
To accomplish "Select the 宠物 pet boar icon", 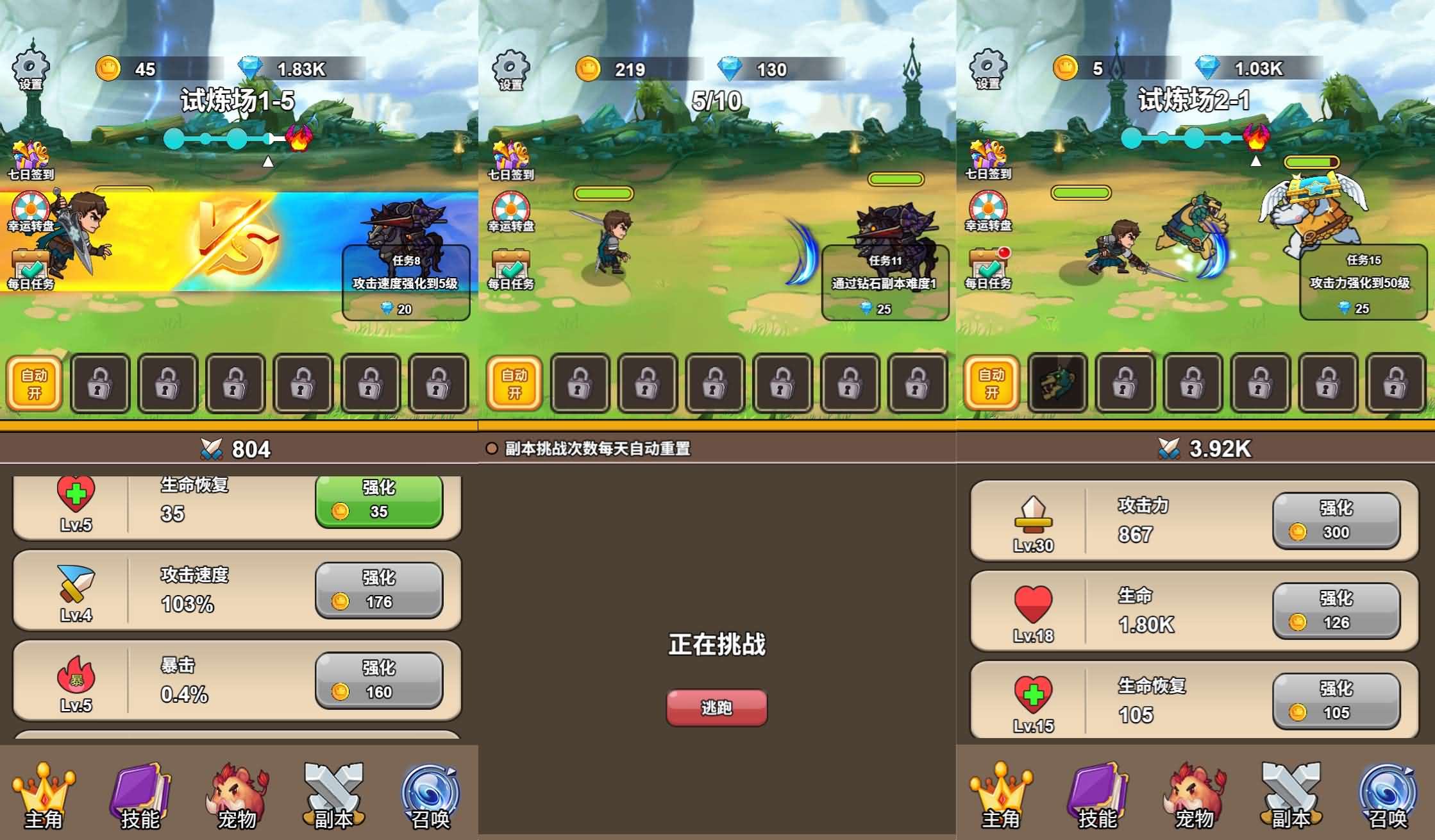I will [234, 795].
